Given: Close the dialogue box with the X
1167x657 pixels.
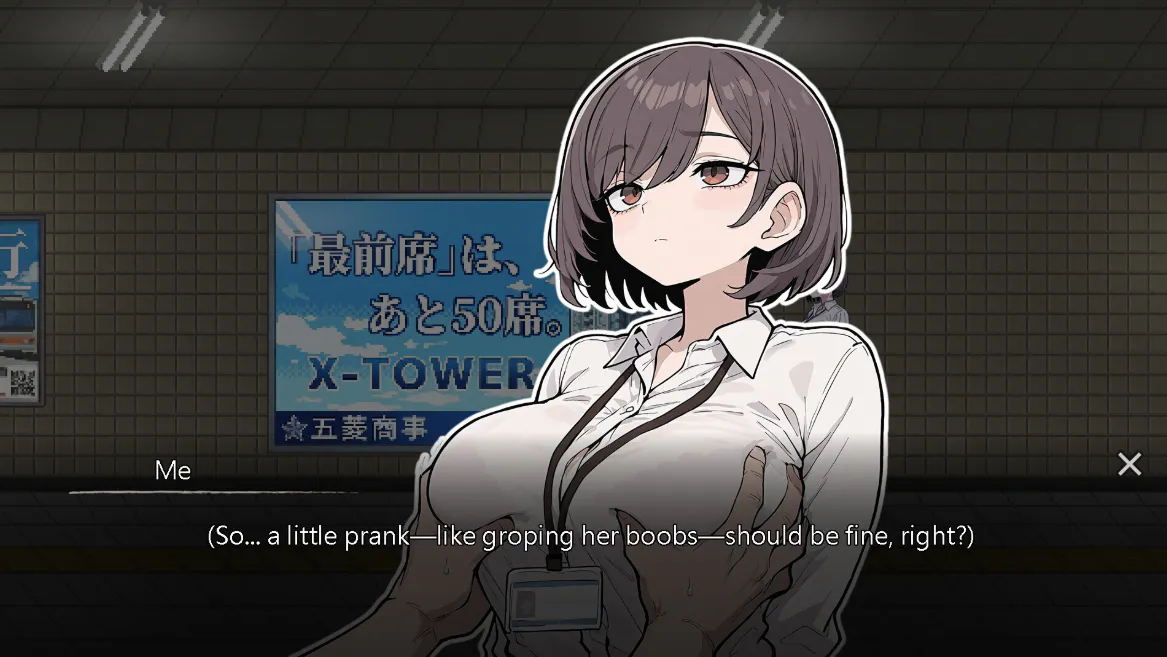Looking at the screenshot, I should tap(1129, 464).
